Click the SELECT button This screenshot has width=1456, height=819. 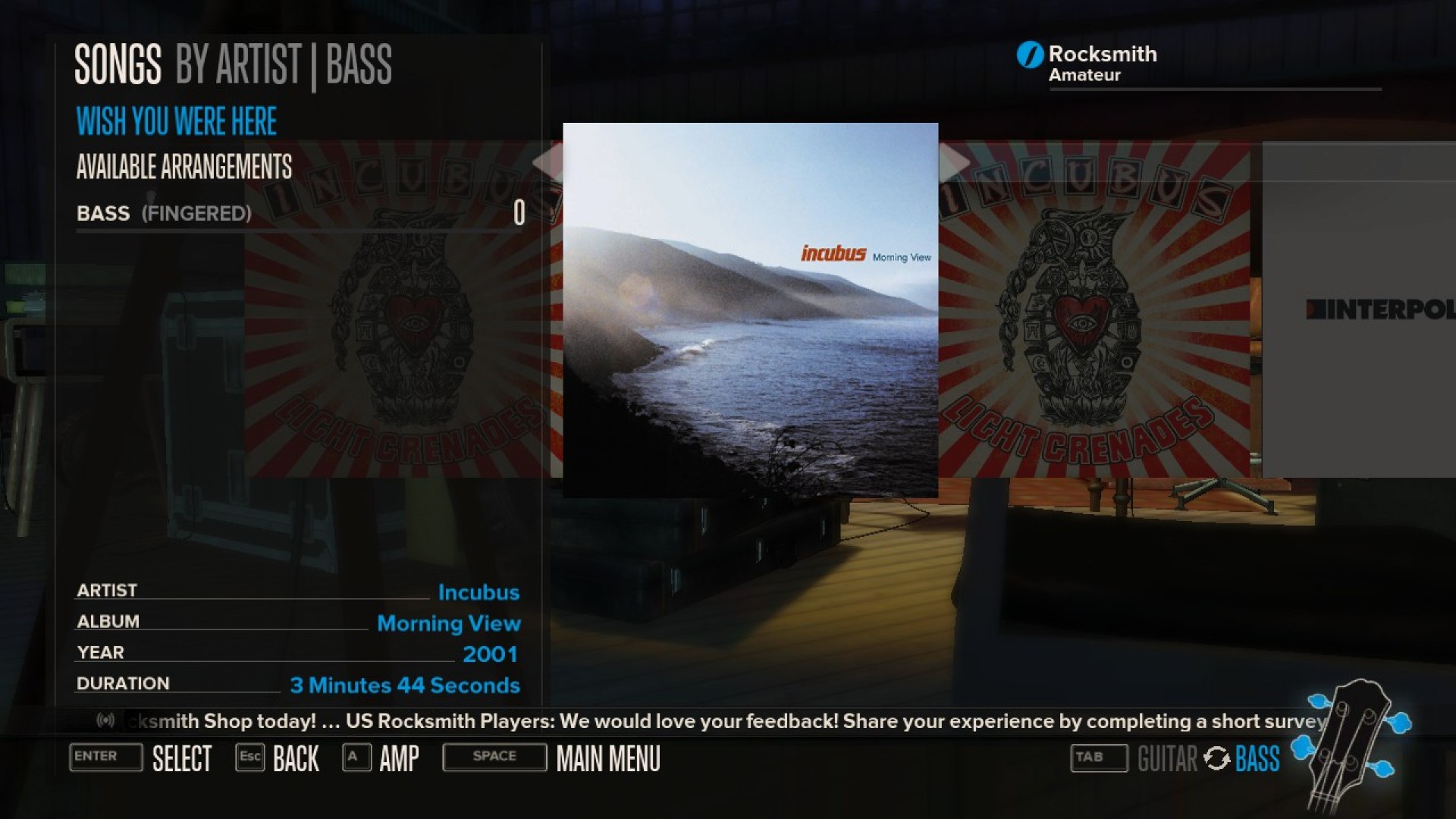(x=182, y=758)
